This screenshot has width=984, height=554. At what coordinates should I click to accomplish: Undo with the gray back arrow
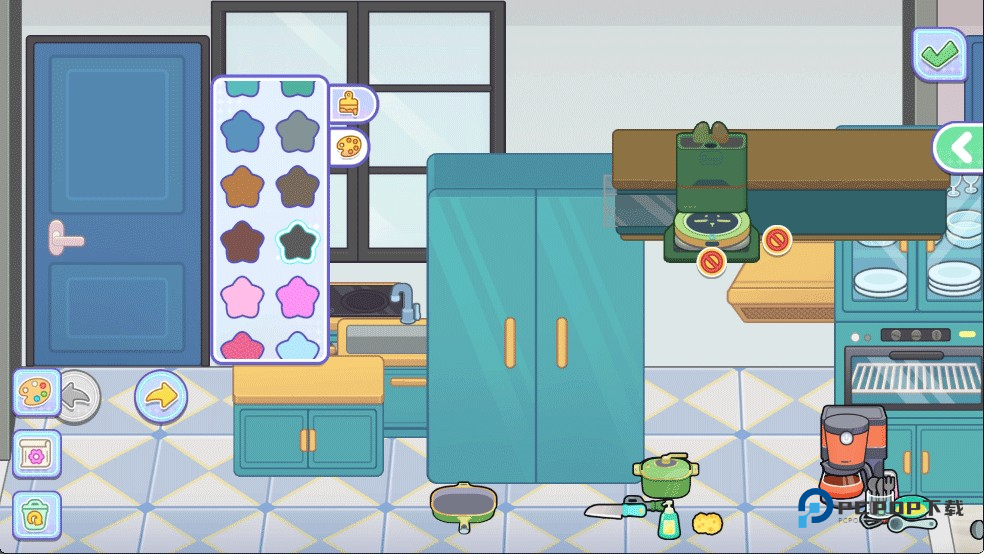tap(77, 396)
